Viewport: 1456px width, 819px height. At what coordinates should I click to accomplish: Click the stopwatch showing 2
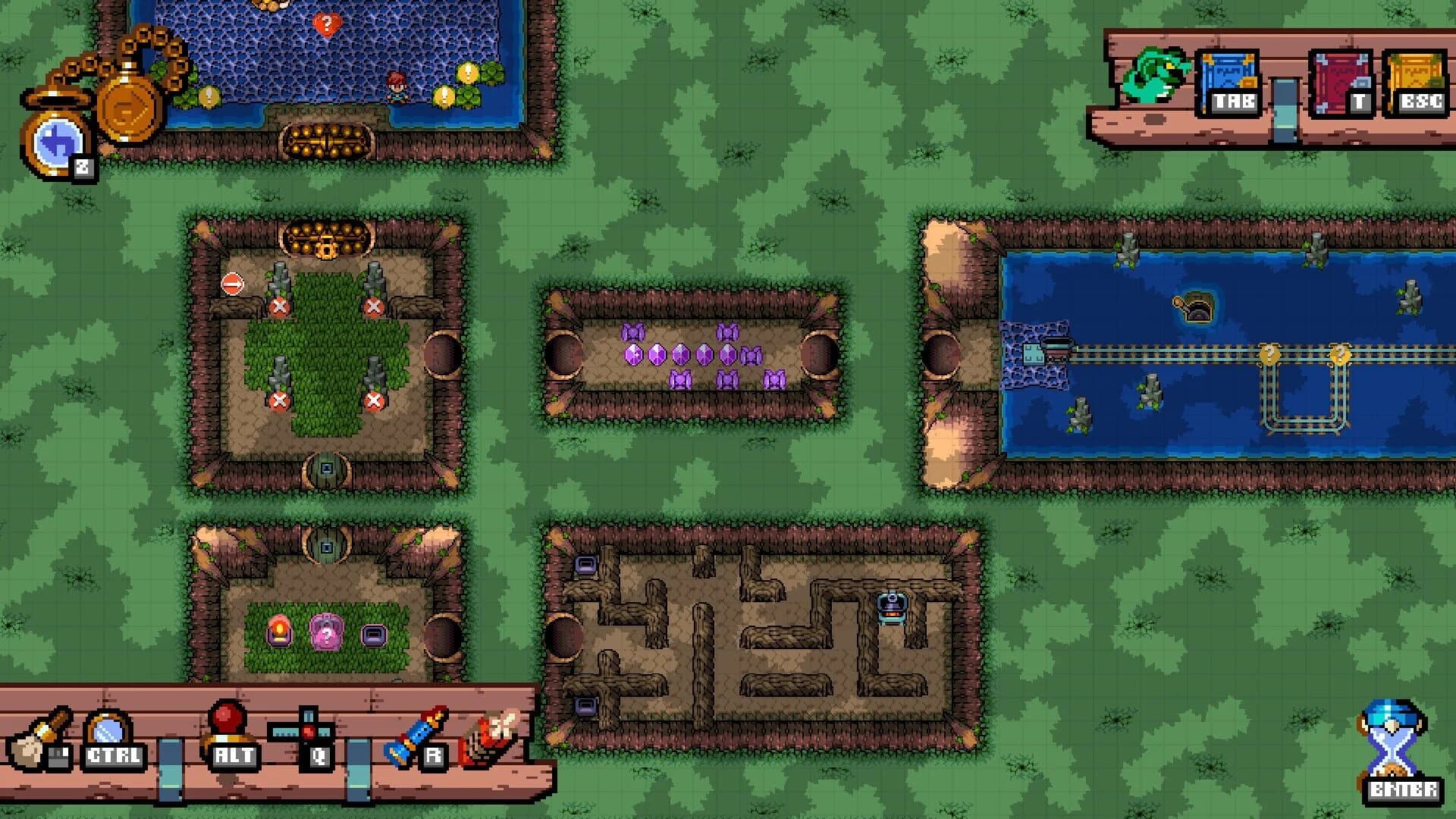point(57,140)
